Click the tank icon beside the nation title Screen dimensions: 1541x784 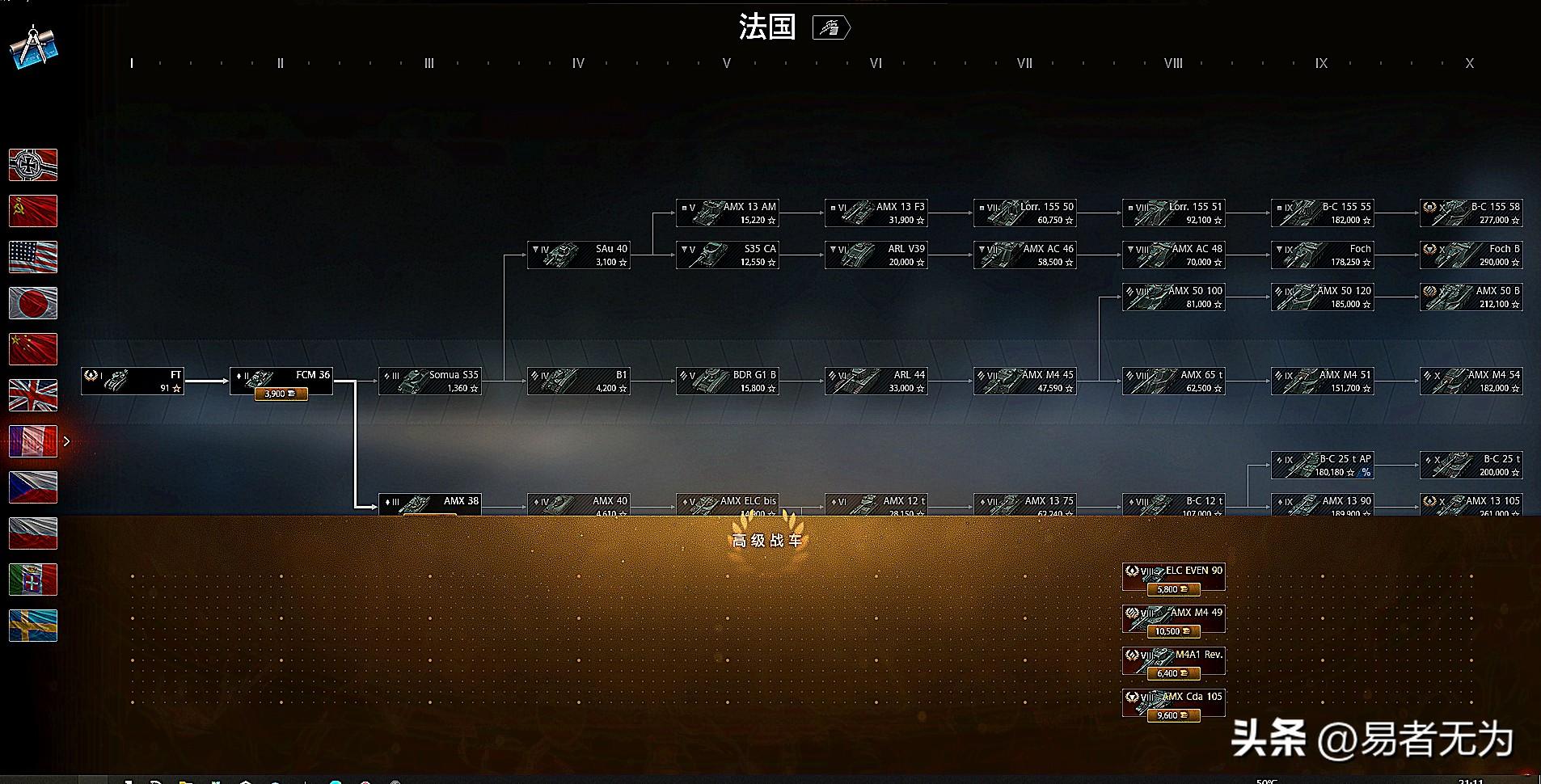[830, 28]
